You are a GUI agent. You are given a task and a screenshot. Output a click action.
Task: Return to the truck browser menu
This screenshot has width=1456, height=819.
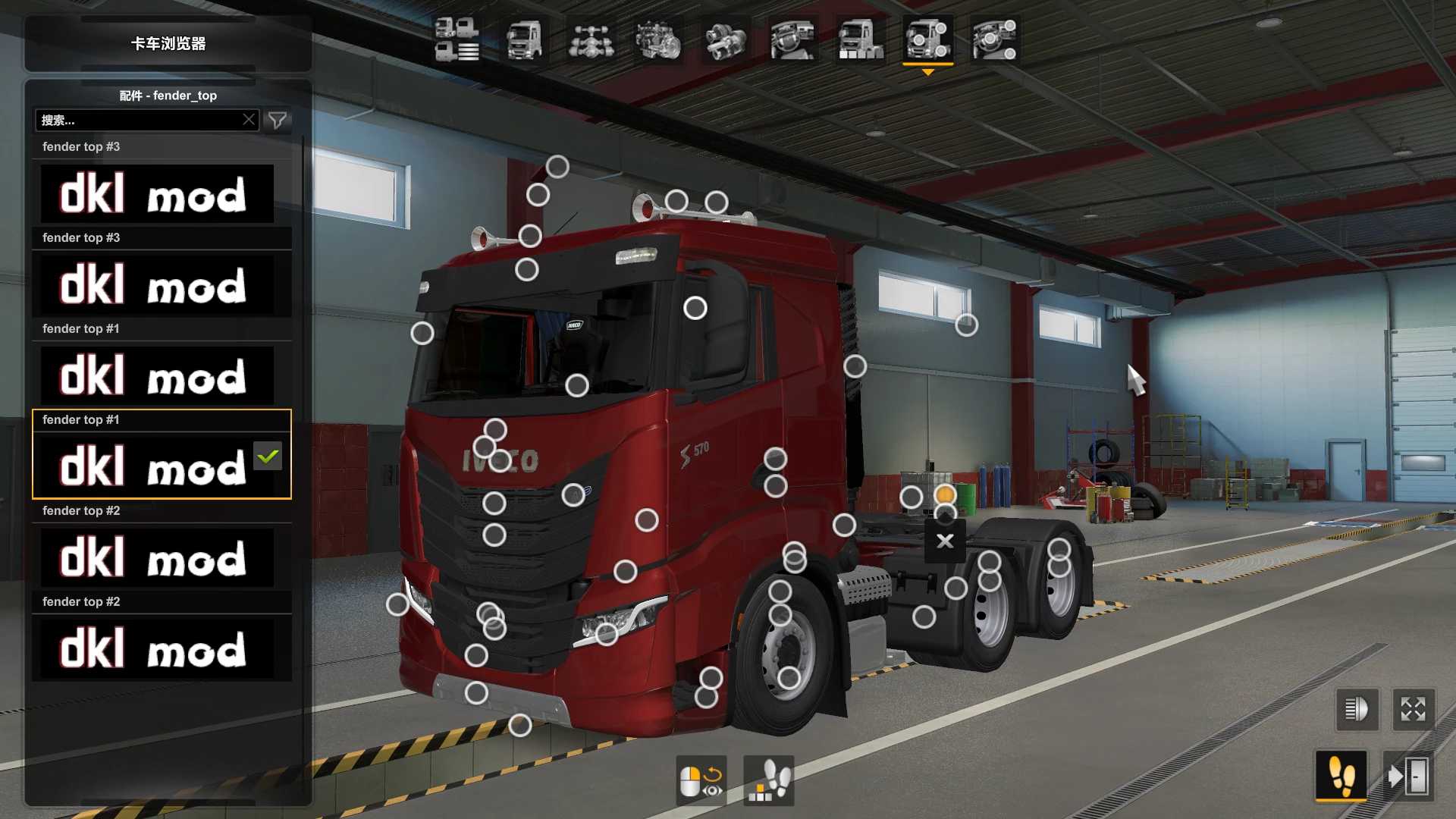point(168,45)
